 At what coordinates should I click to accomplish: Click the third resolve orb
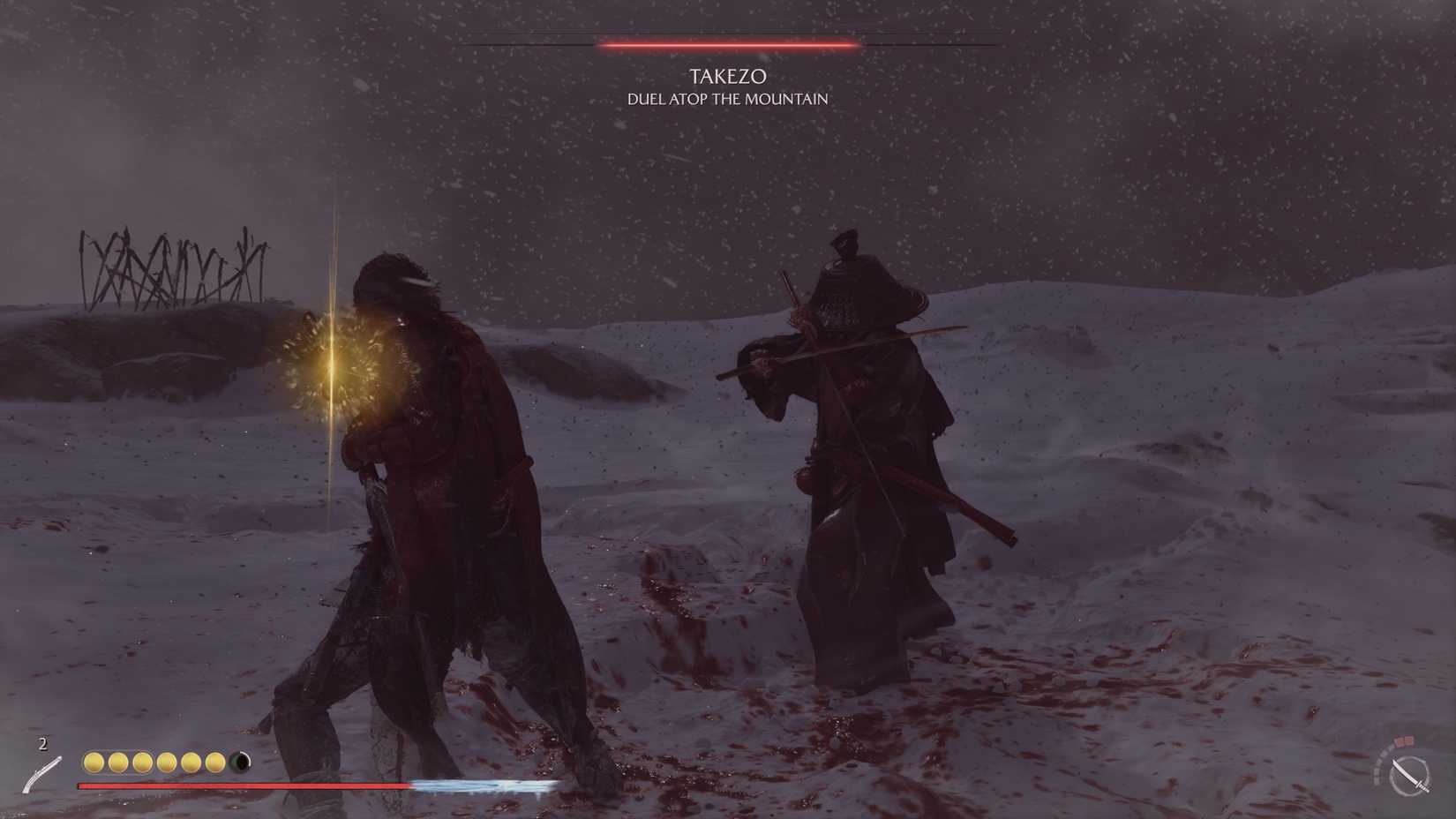[x=143, y=762]
